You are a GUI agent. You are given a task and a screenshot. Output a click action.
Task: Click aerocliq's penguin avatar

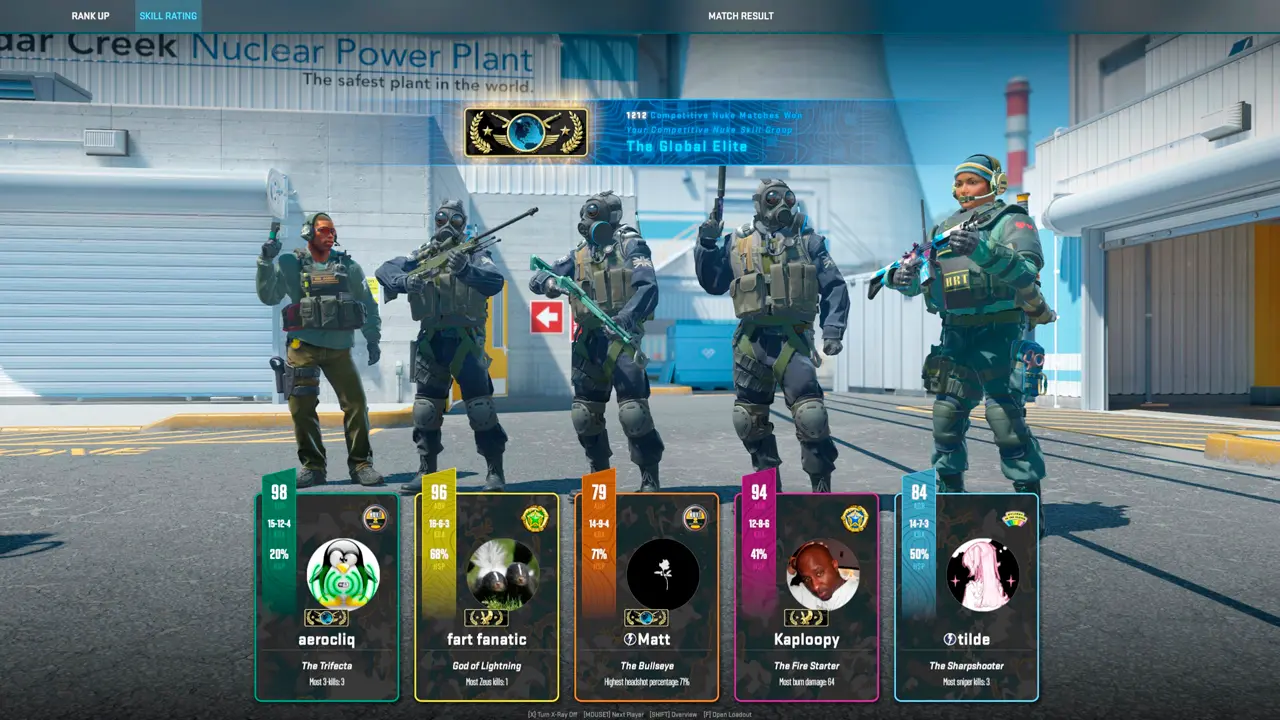(x=343, y=574)
